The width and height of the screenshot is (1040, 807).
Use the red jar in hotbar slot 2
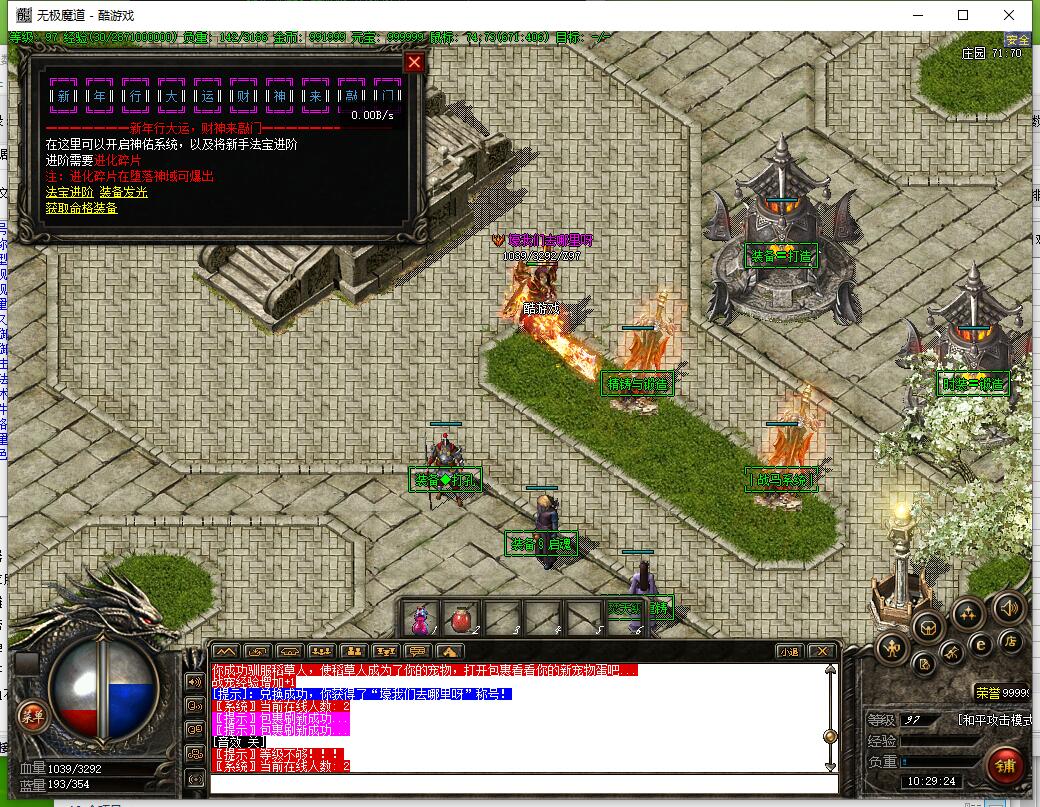tap(462, 619)
